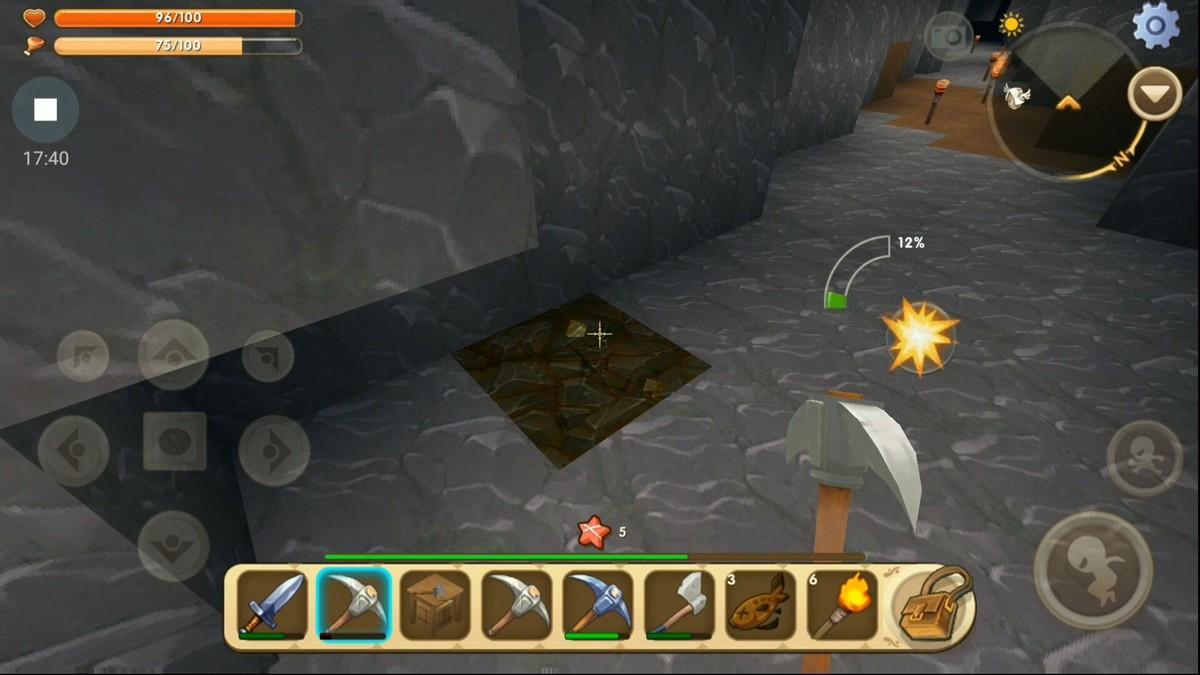The height and width of the screenshot is (675, 1200).
Task: Select the blue sword hotbar slot
Action: (272, 604)
